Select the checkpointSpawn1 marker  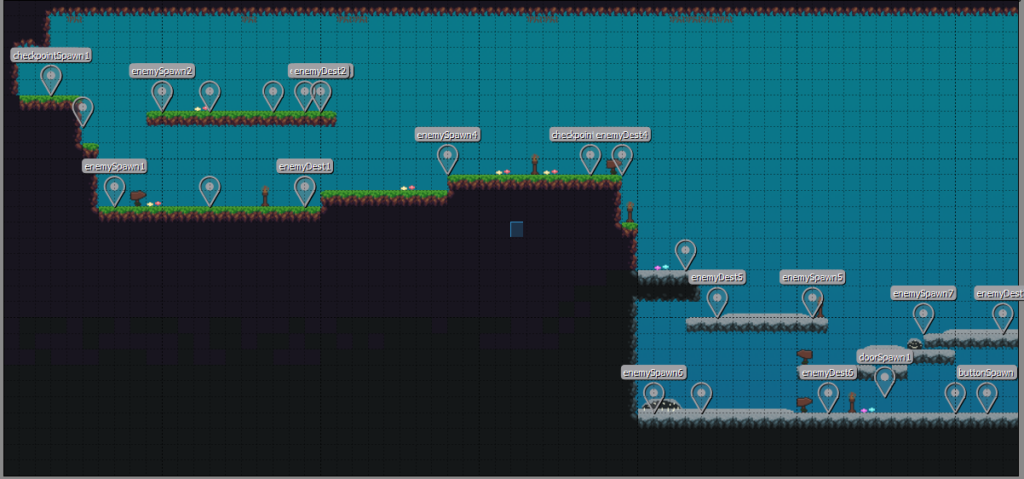coord(51,77)
